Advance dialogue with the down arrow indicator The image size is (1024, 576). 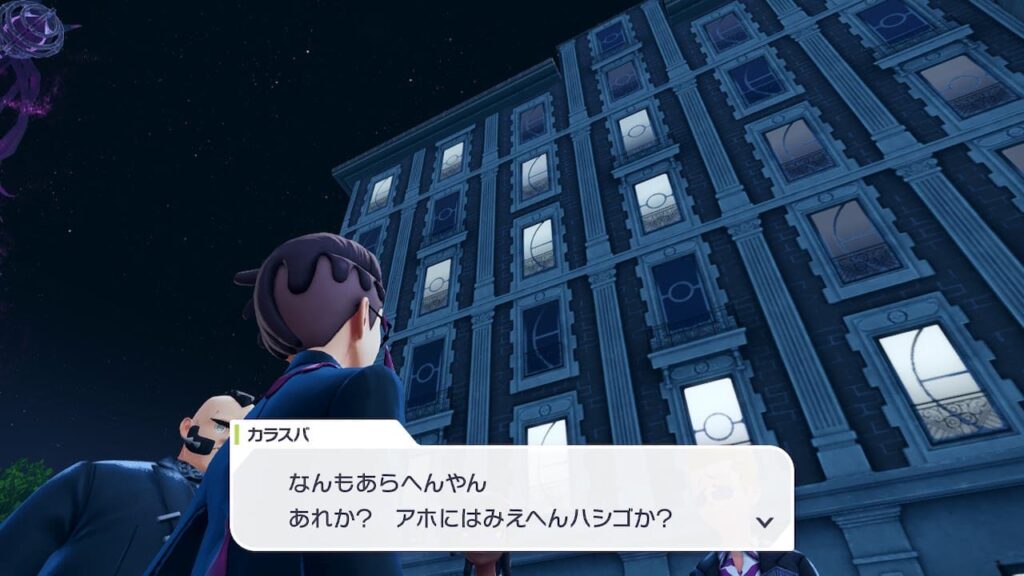pos(765,521)
